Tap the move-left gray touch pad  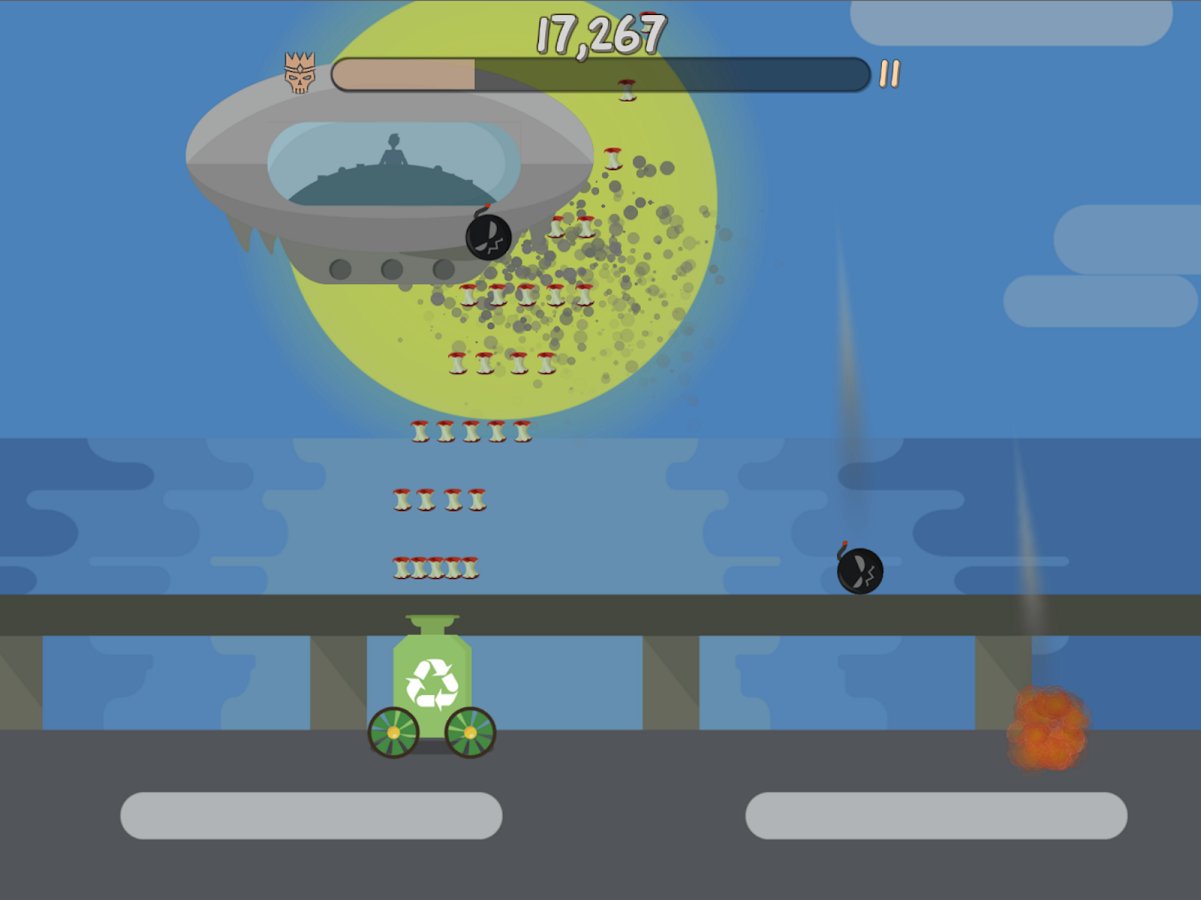click(x=311, y=816)
